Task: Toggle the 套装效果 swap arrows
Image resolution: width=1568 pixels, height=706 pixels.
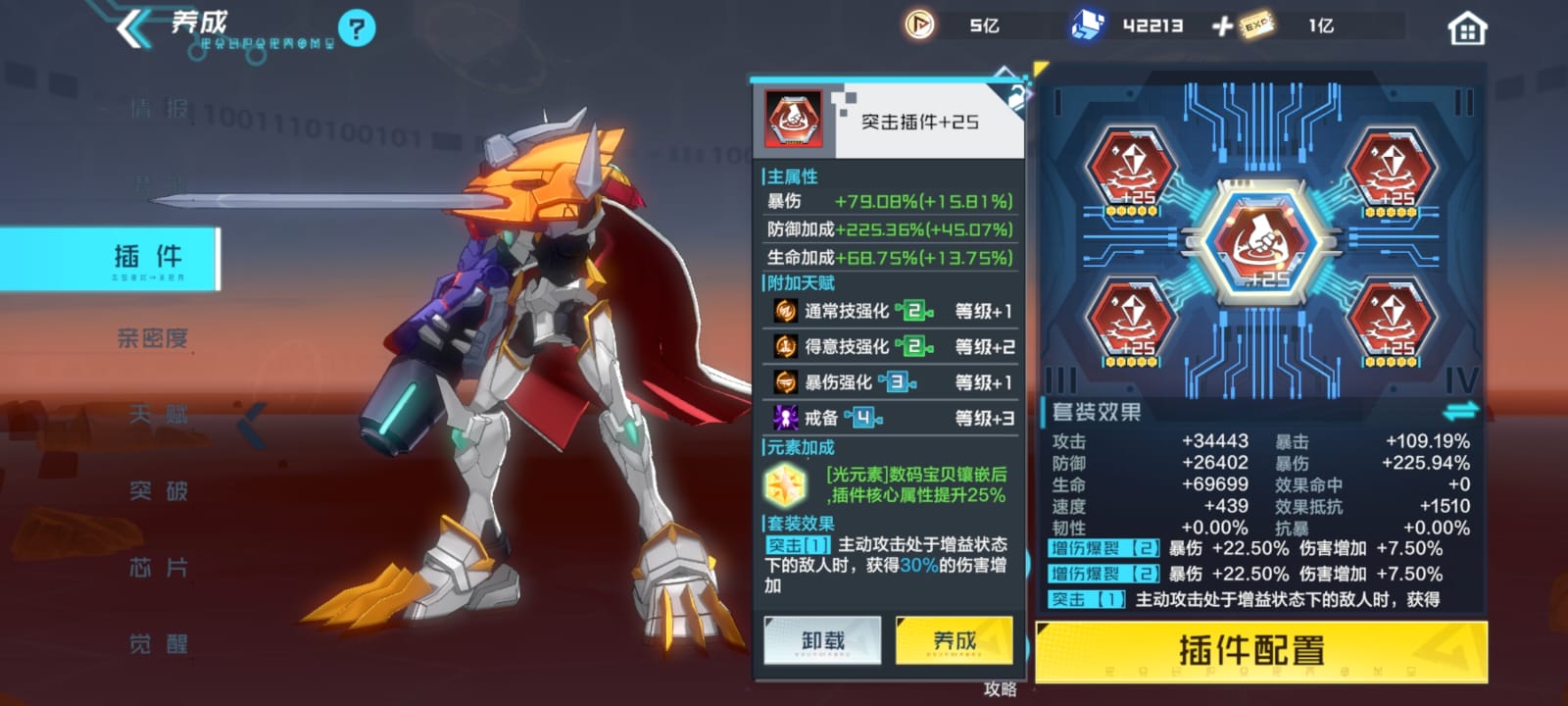Action: pos(1459,410)
